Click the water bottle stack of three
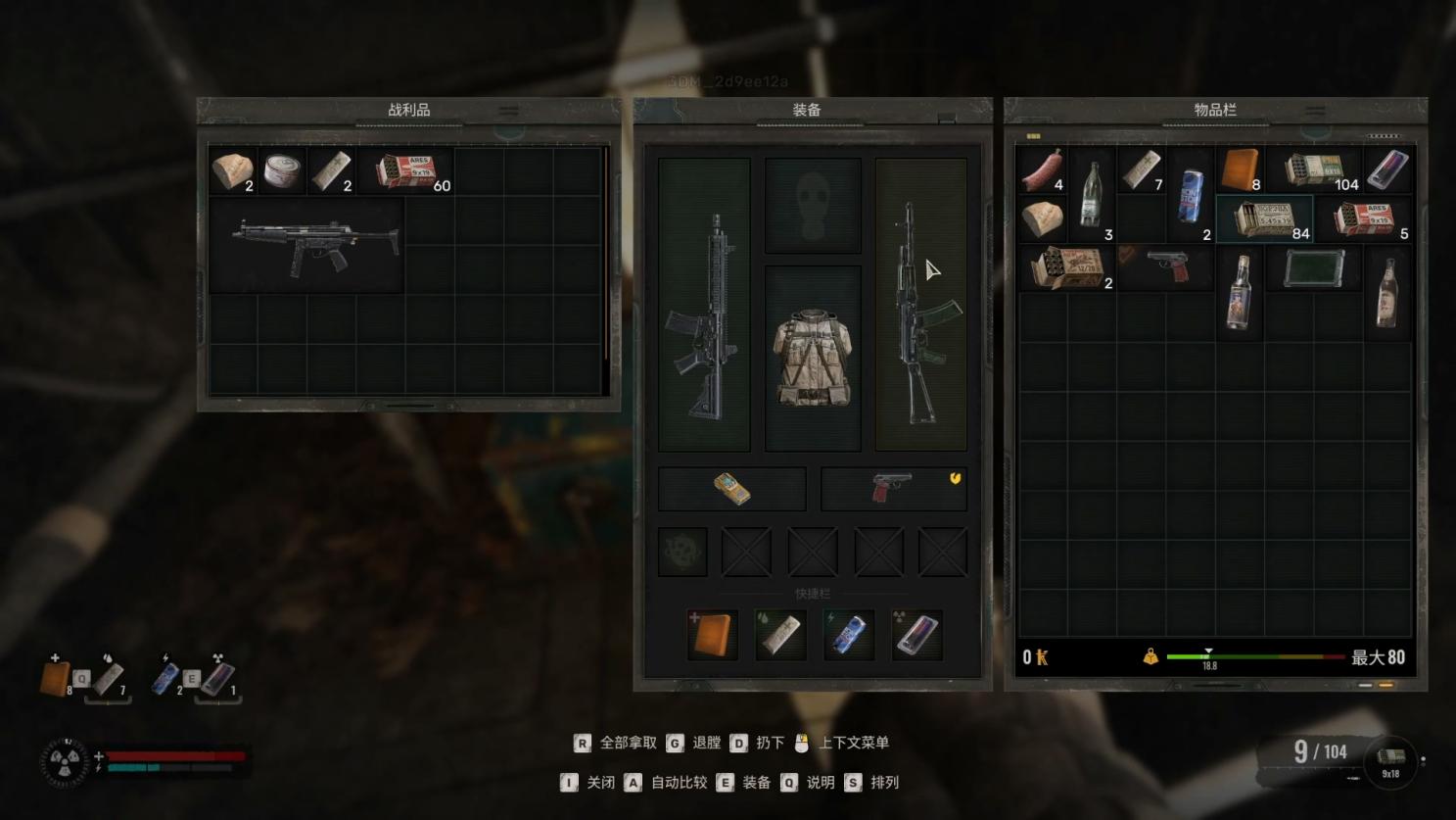1456x820 pixels. (x=1092, y=195)
